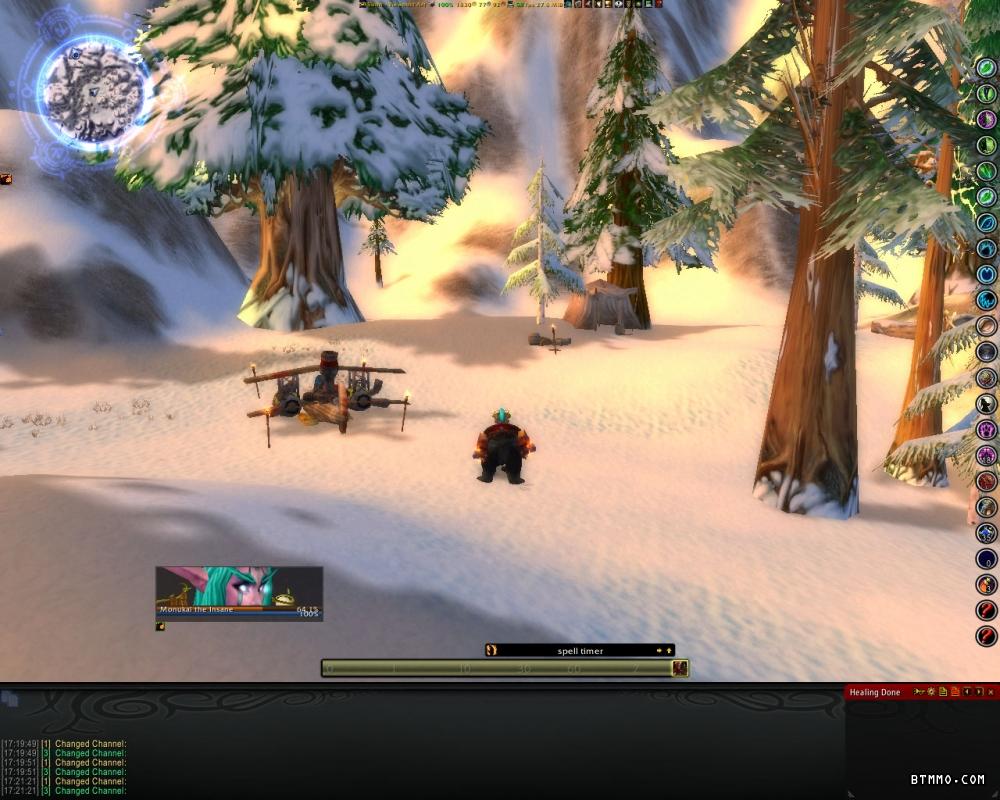This screenshot has width=1000, height=800.
Task: Click the small buff icon under player frame
Action: point(160,627)
